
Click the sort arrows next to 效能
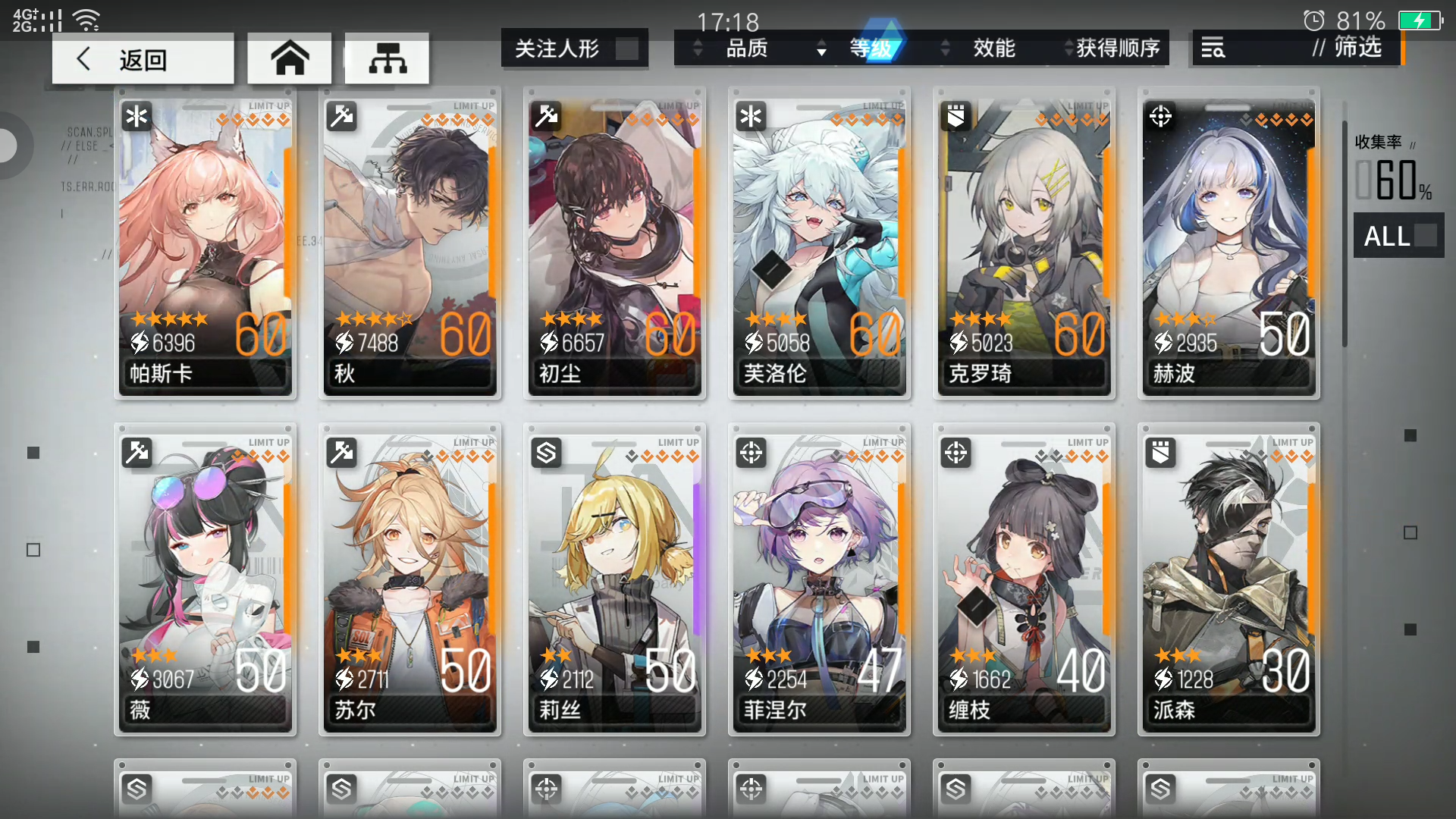[x=944, y=48]
